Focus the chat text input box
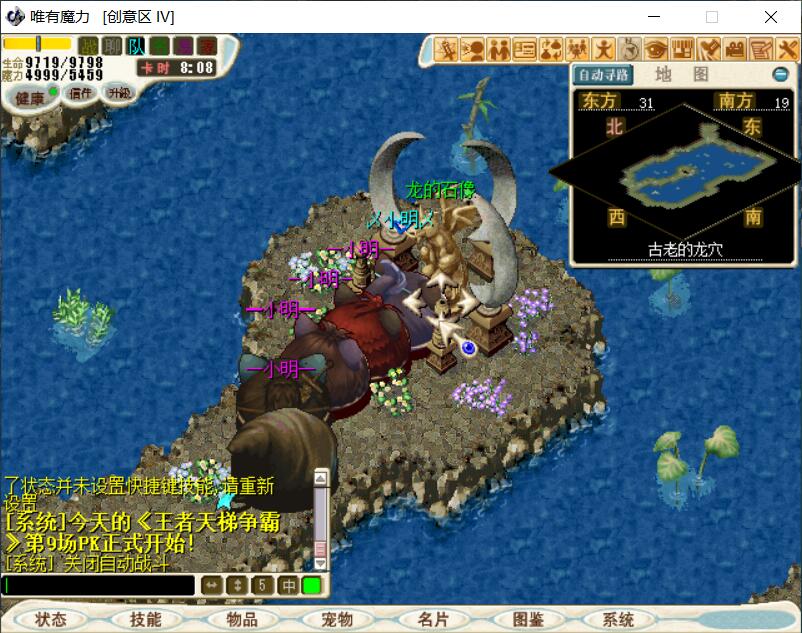Image resolution: width=802 pixels, height=633 pixels. coord(98,585)
